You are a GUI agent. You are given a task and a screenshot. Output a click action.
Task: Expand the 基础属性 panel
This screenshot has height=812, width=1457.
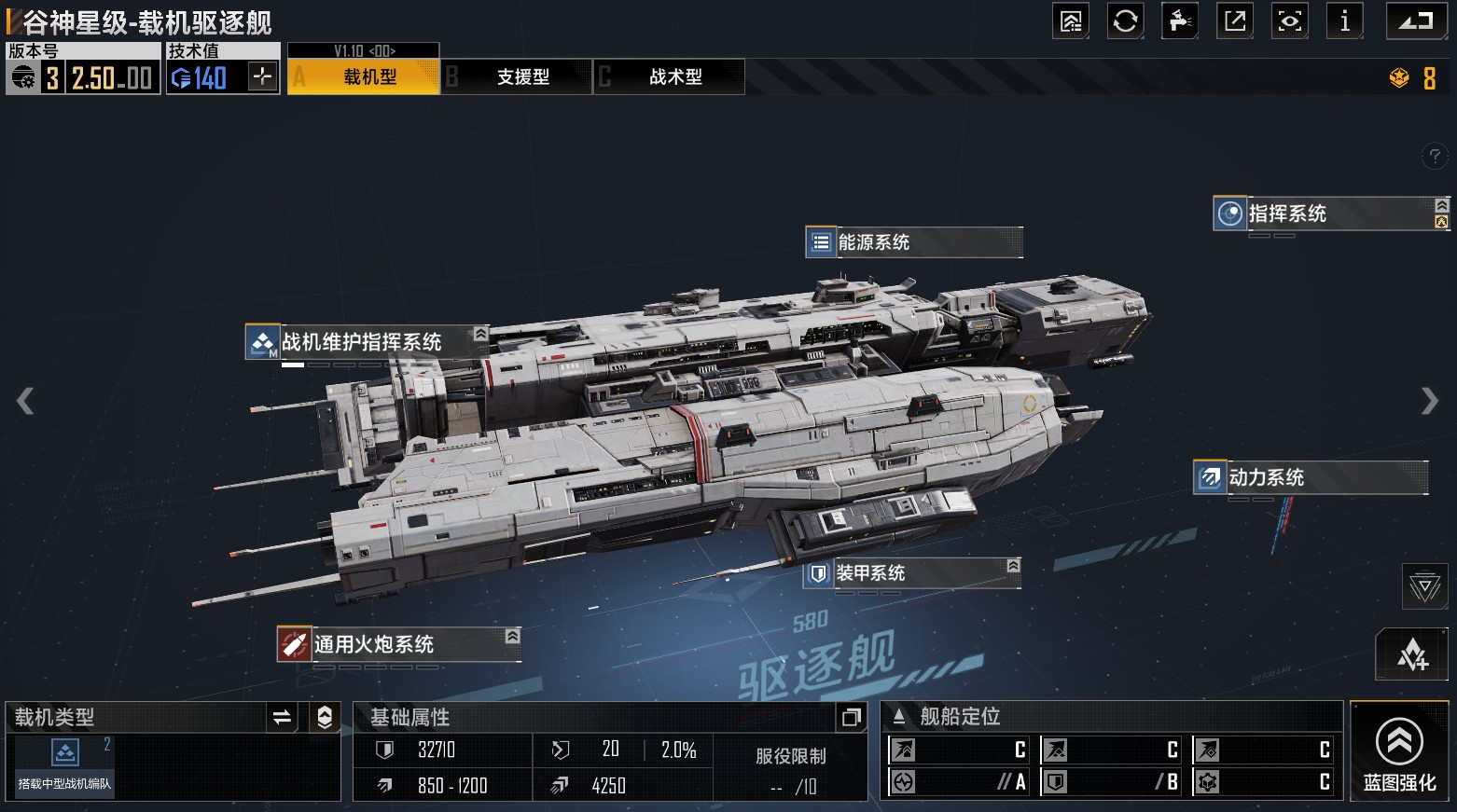(x=851, y=717)
